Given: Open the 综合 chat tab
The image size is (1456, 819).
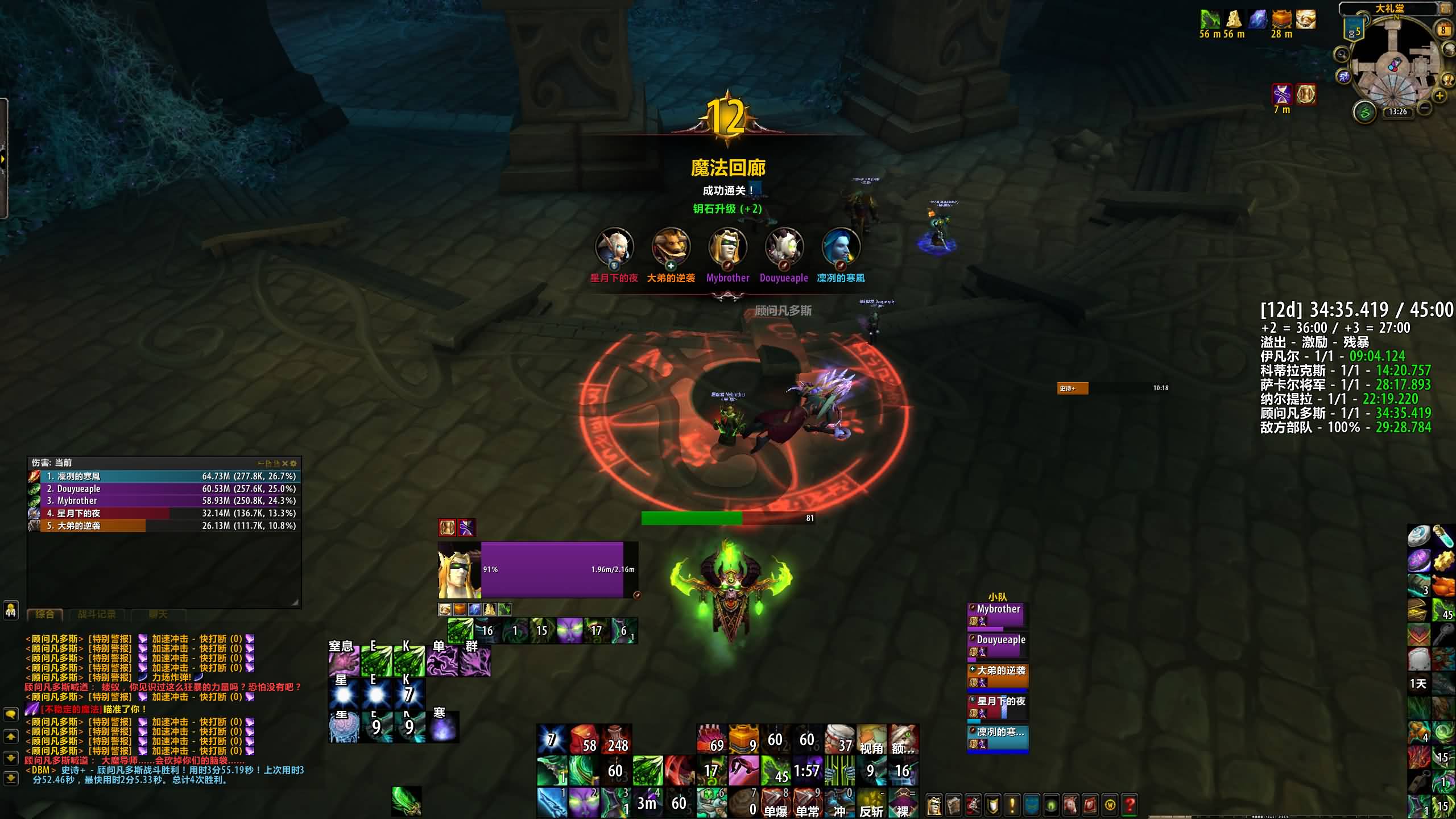Looking at the screenshot, I should pos(45,614).
